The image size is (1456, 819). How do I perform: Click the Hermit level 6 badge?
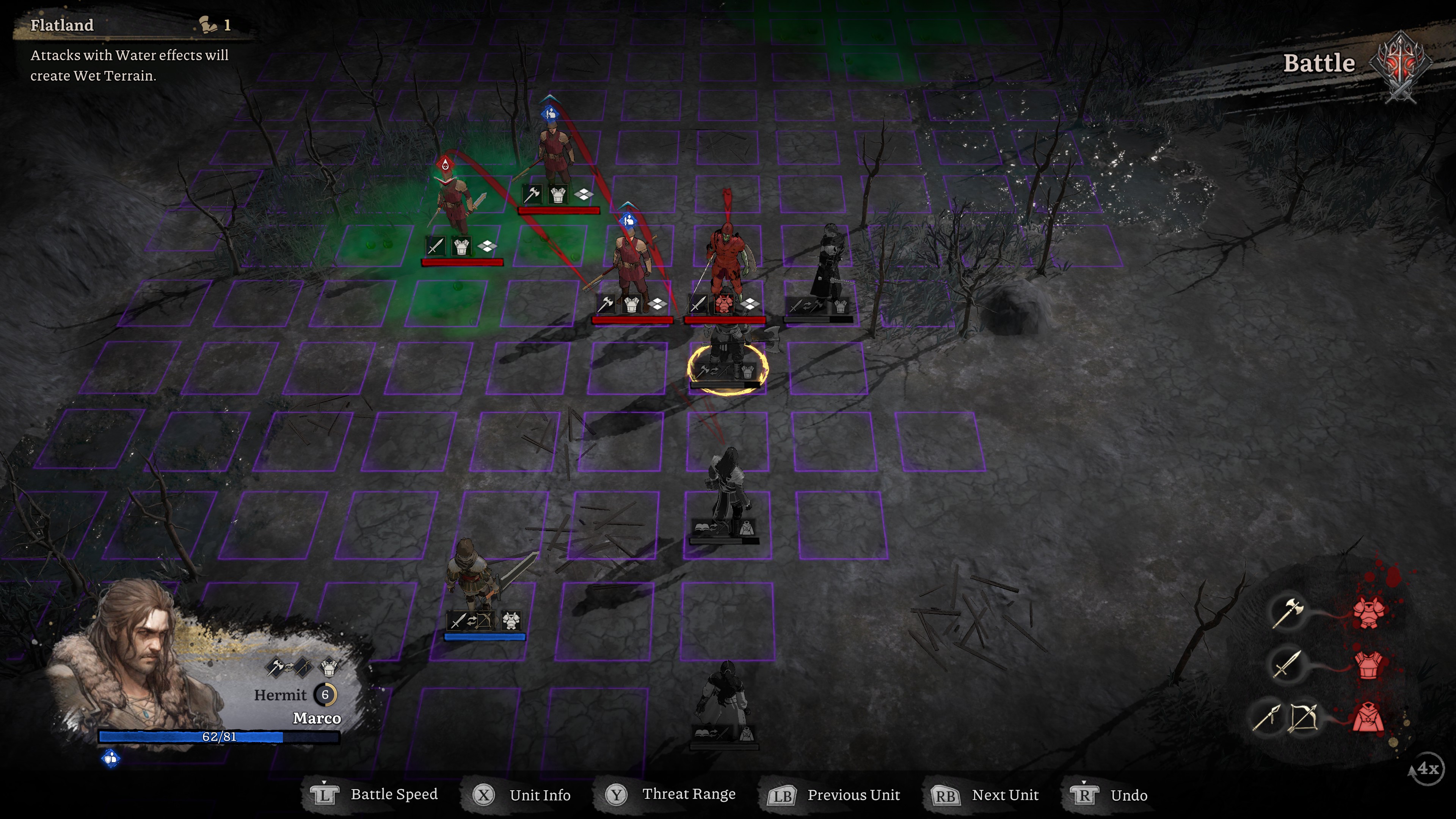point(325,695)
